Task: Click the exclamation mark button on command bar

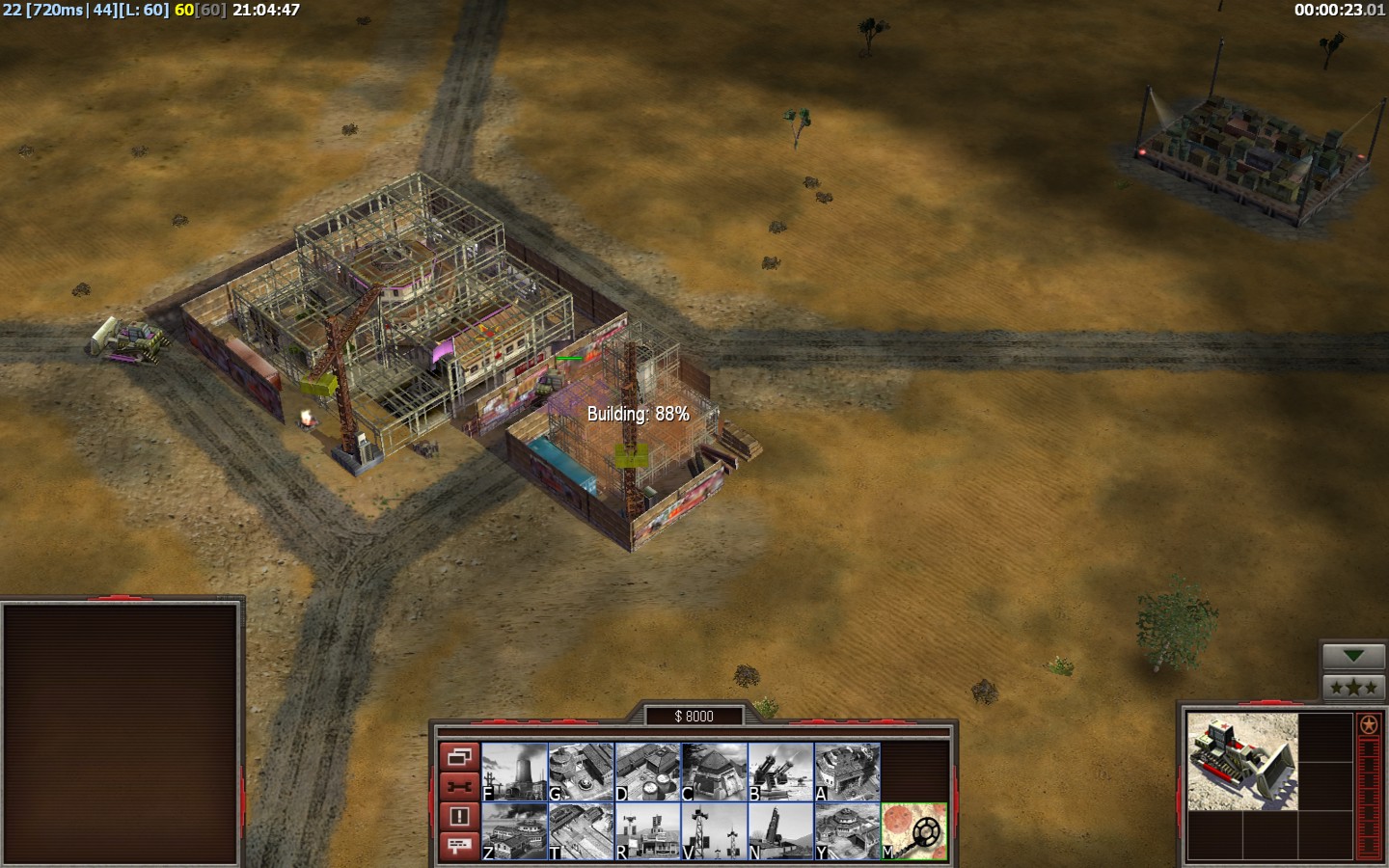Action: click(459, 816)
